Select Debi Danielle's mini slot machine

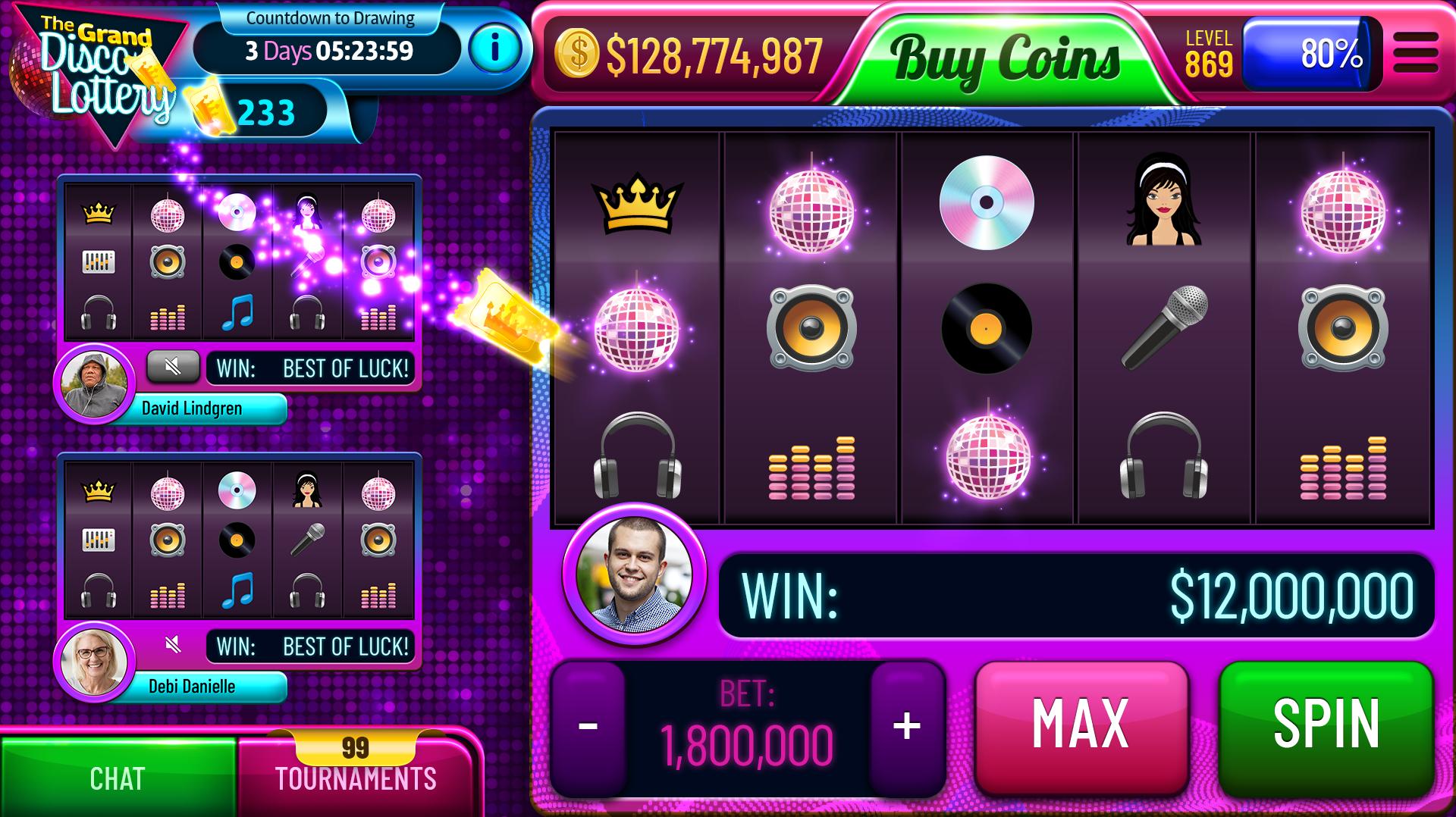tap(239, 540)
